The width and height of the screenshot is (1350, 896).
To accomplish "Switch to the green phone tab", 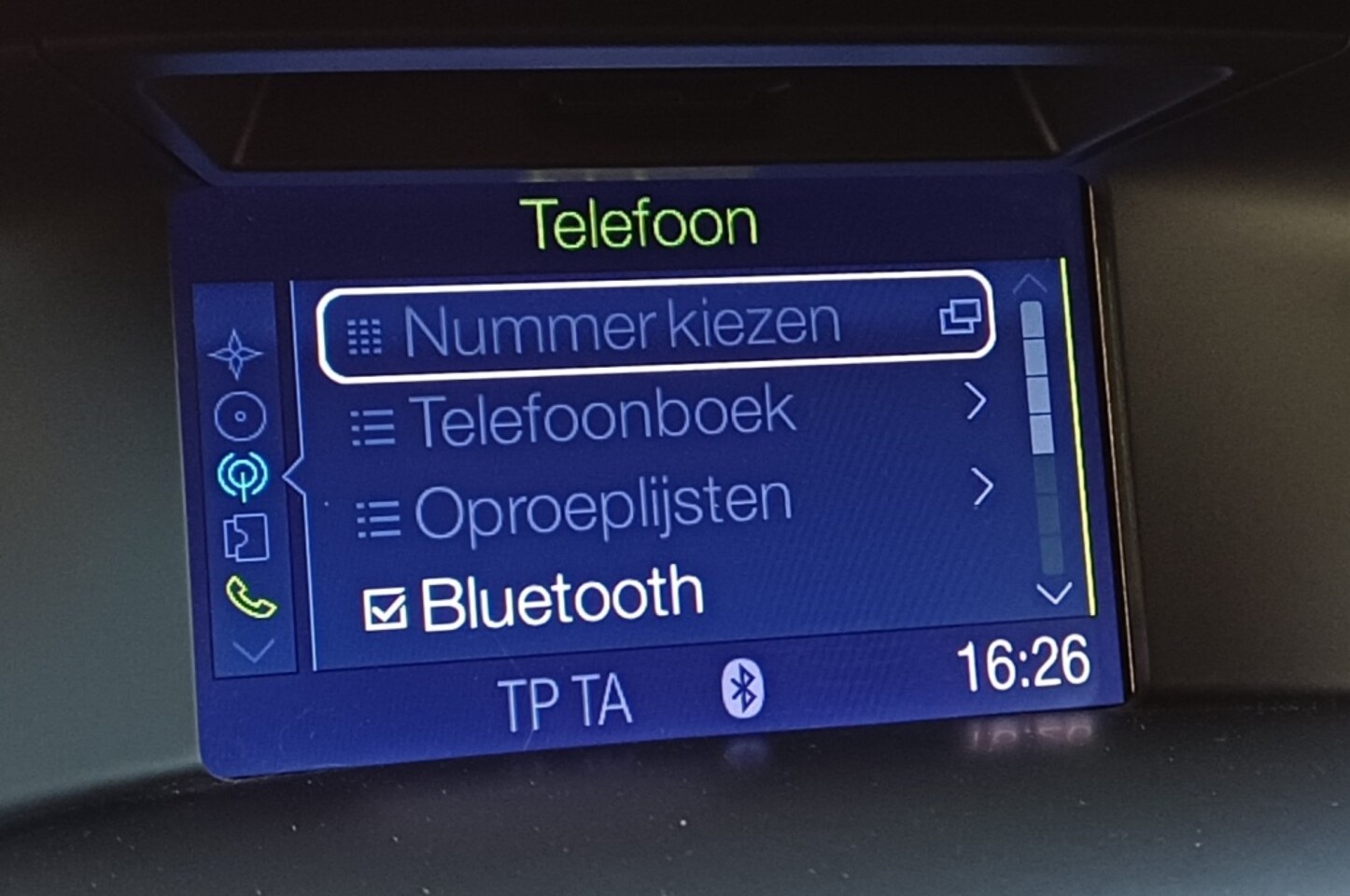I will pos(250,598).
